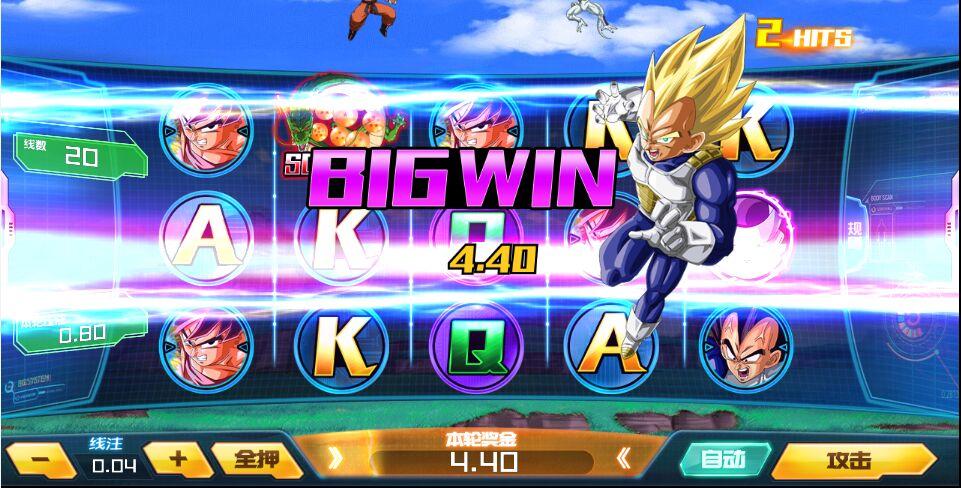Viewport: 961px width, 488px height.
Task: Spin the reels with 攻击 button
Action: (x=852, y=461)
